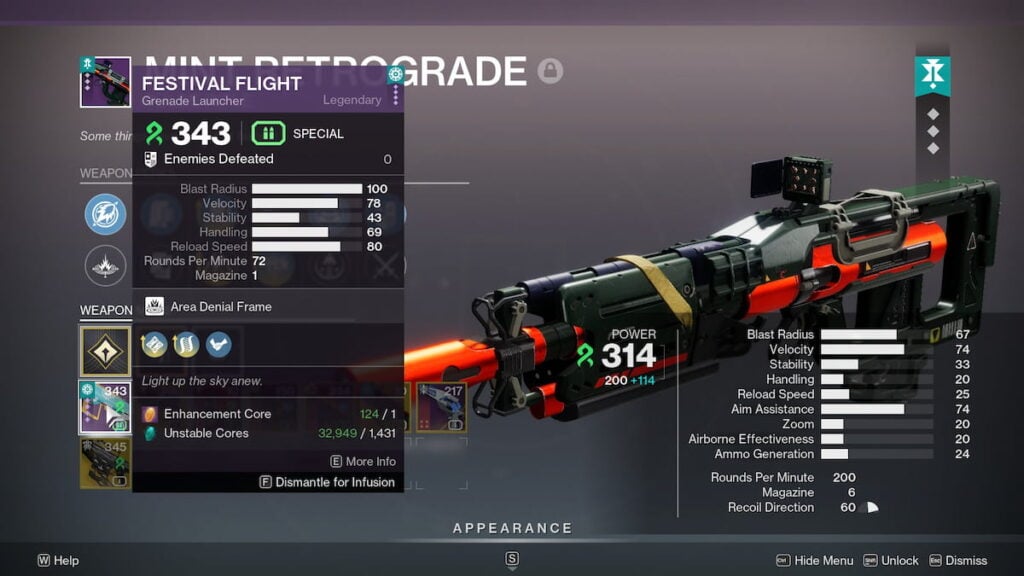
Task: Click the Hide Menu option
Action: pos(815,561)
